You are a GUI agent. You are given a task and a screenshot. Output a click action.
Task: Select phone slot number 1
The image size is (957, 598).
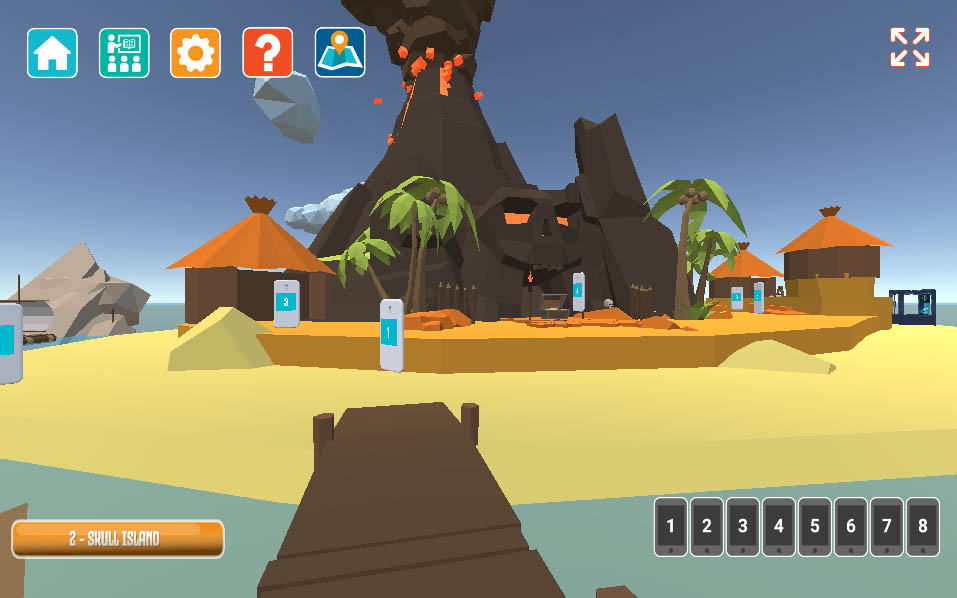pyautogui.click(x=671, y=526)
